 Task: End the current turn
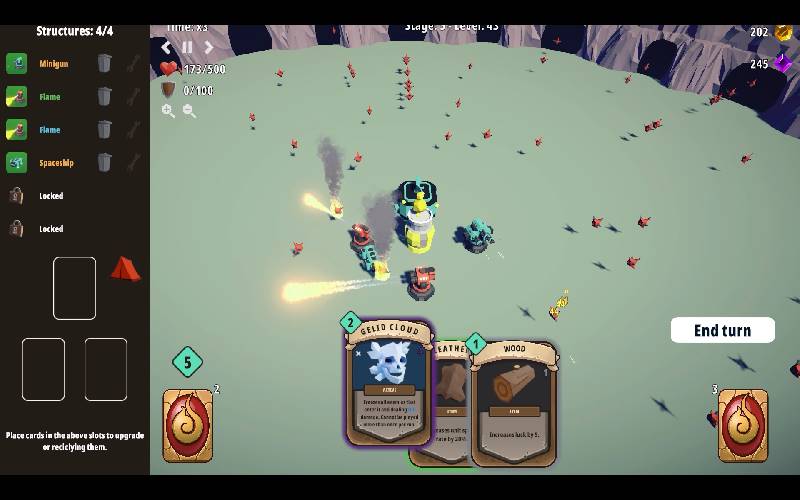tap(722, 330)
